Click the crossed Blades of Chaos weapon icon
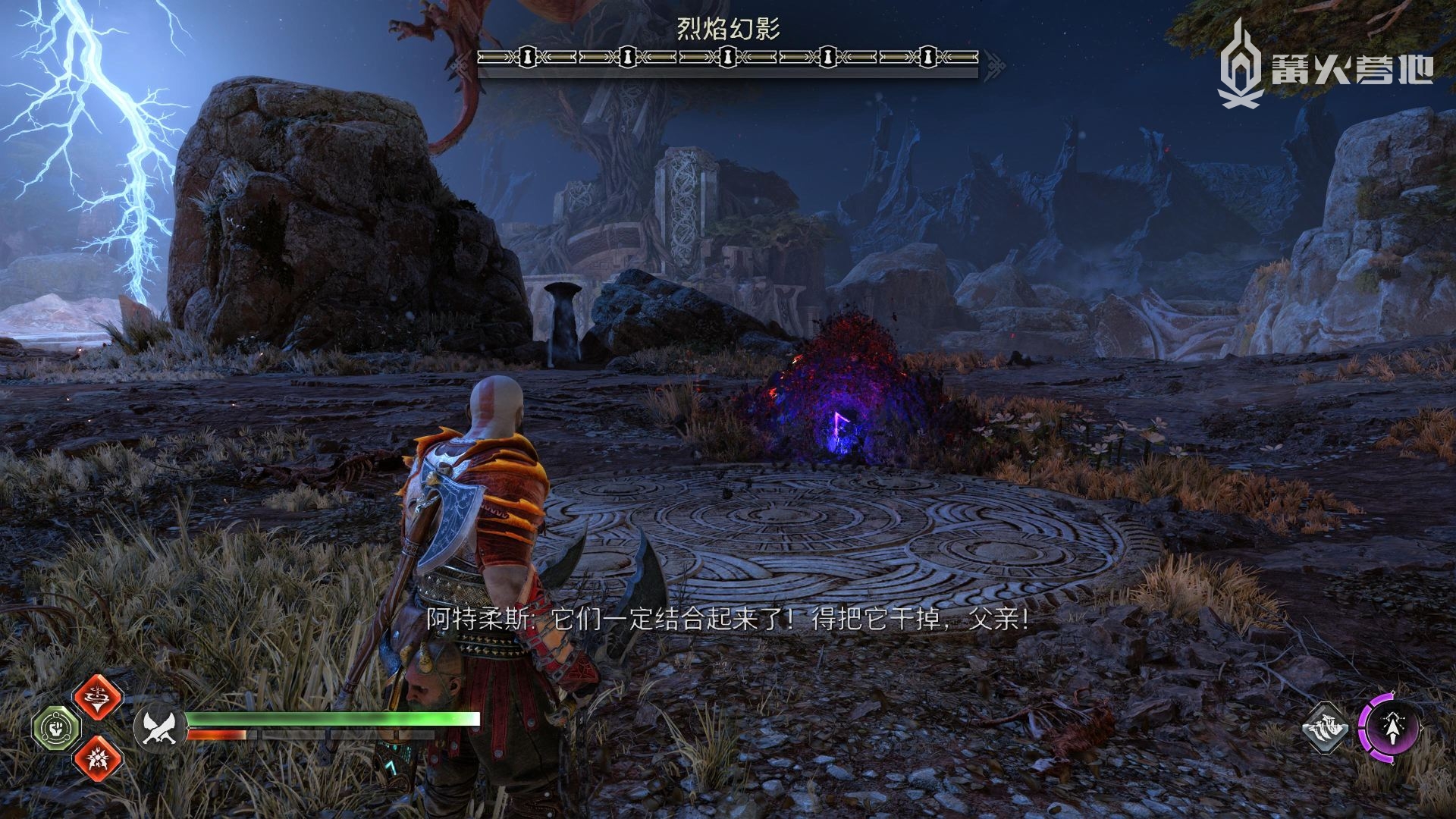Viewport: 1456px width, 819px height. pyautogui.click(x=158, y=728)
